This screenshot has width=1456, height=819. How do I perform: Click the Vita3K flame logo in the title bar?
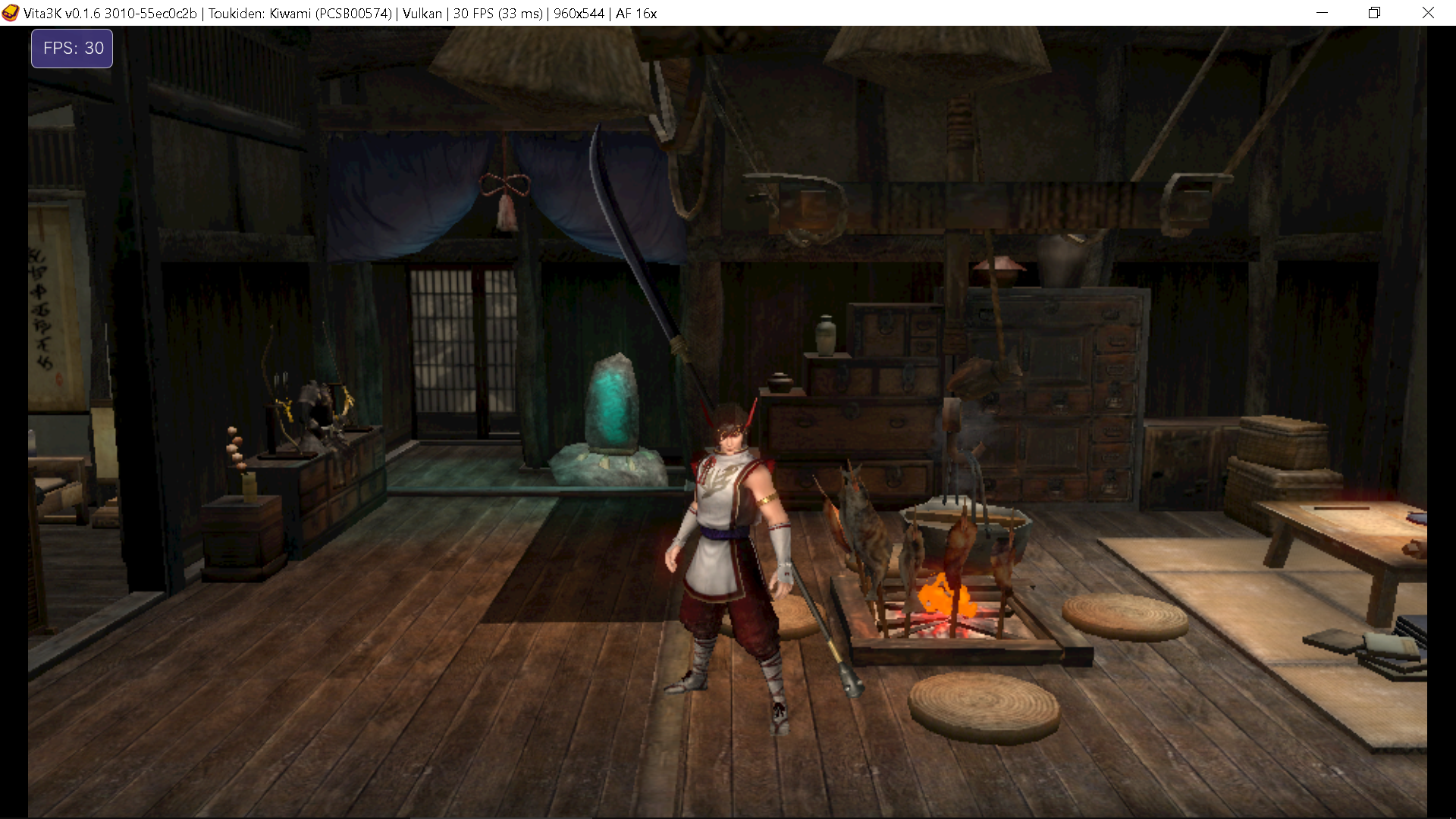12,13
